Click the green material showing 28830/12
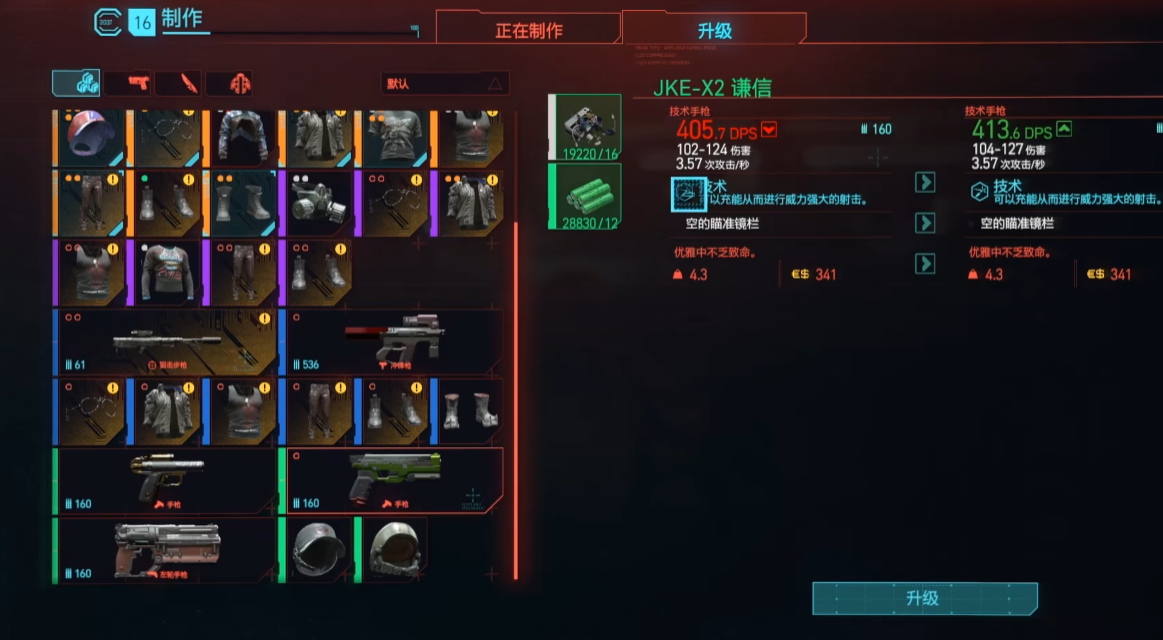The image size is (1163, 640). [x=587, y=196]
